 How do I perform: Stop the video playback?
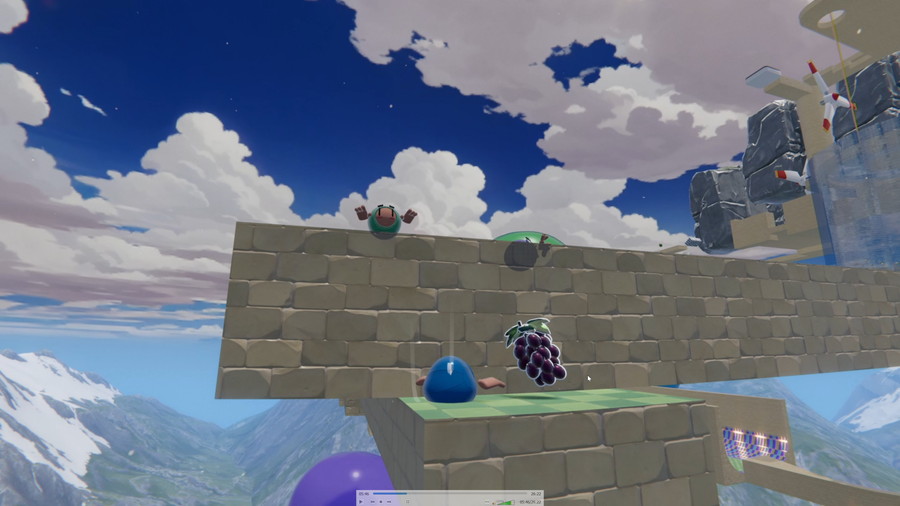[381, 502]
